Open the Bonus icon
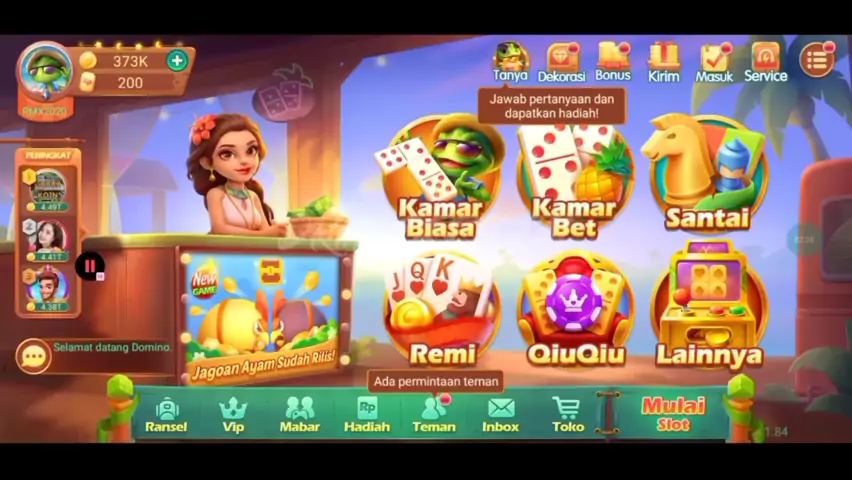Viewport: 852px width, 480px height. (x=613, y=62)
